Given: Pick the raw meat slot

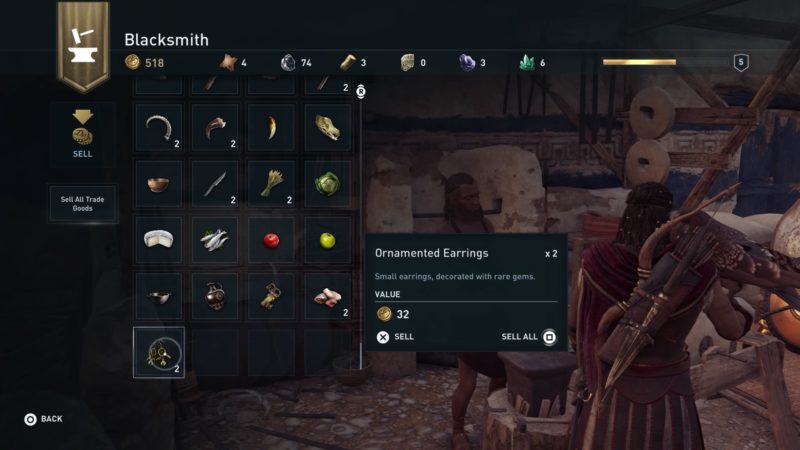Looking at the screenshot, I should tap(327, 296).
